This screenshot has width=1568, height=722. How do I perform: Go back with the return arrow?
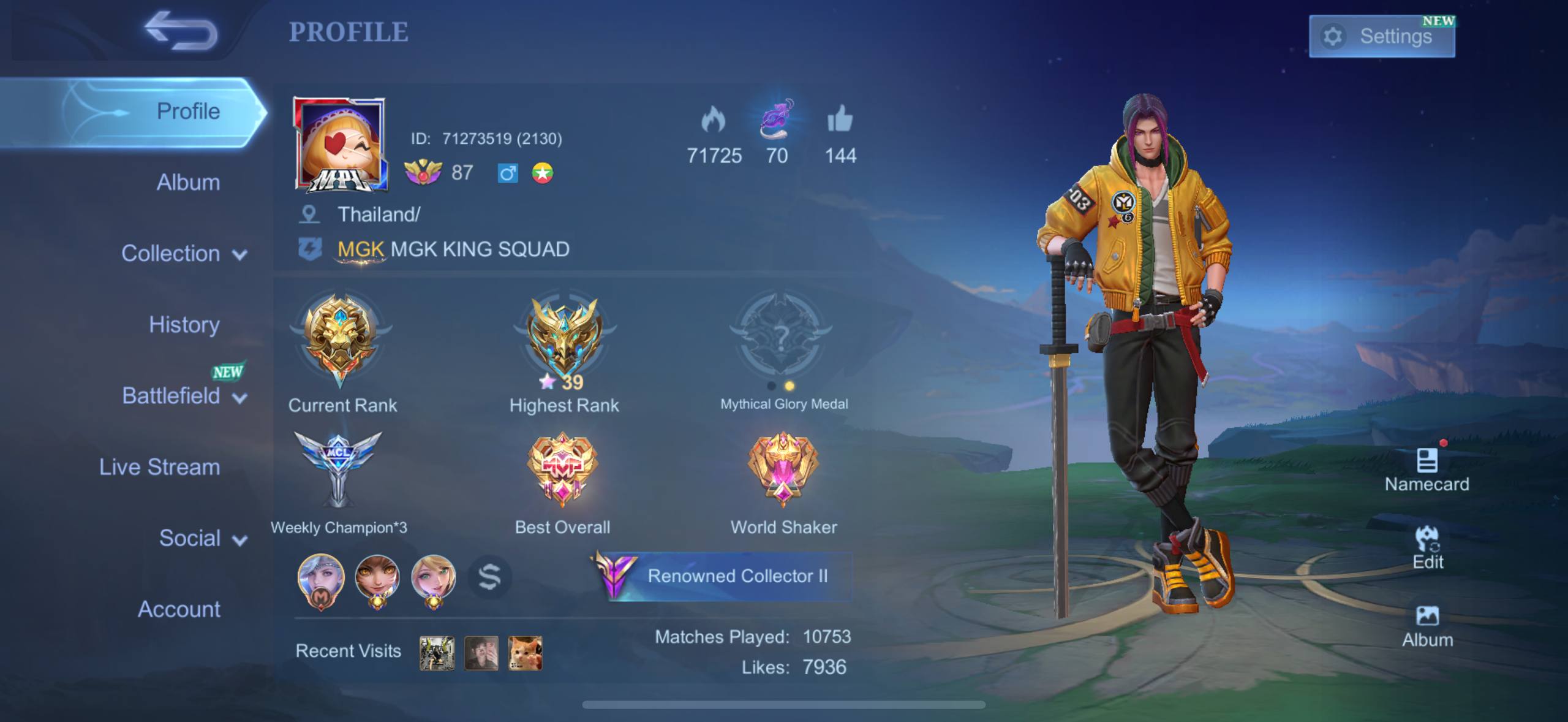181,31
